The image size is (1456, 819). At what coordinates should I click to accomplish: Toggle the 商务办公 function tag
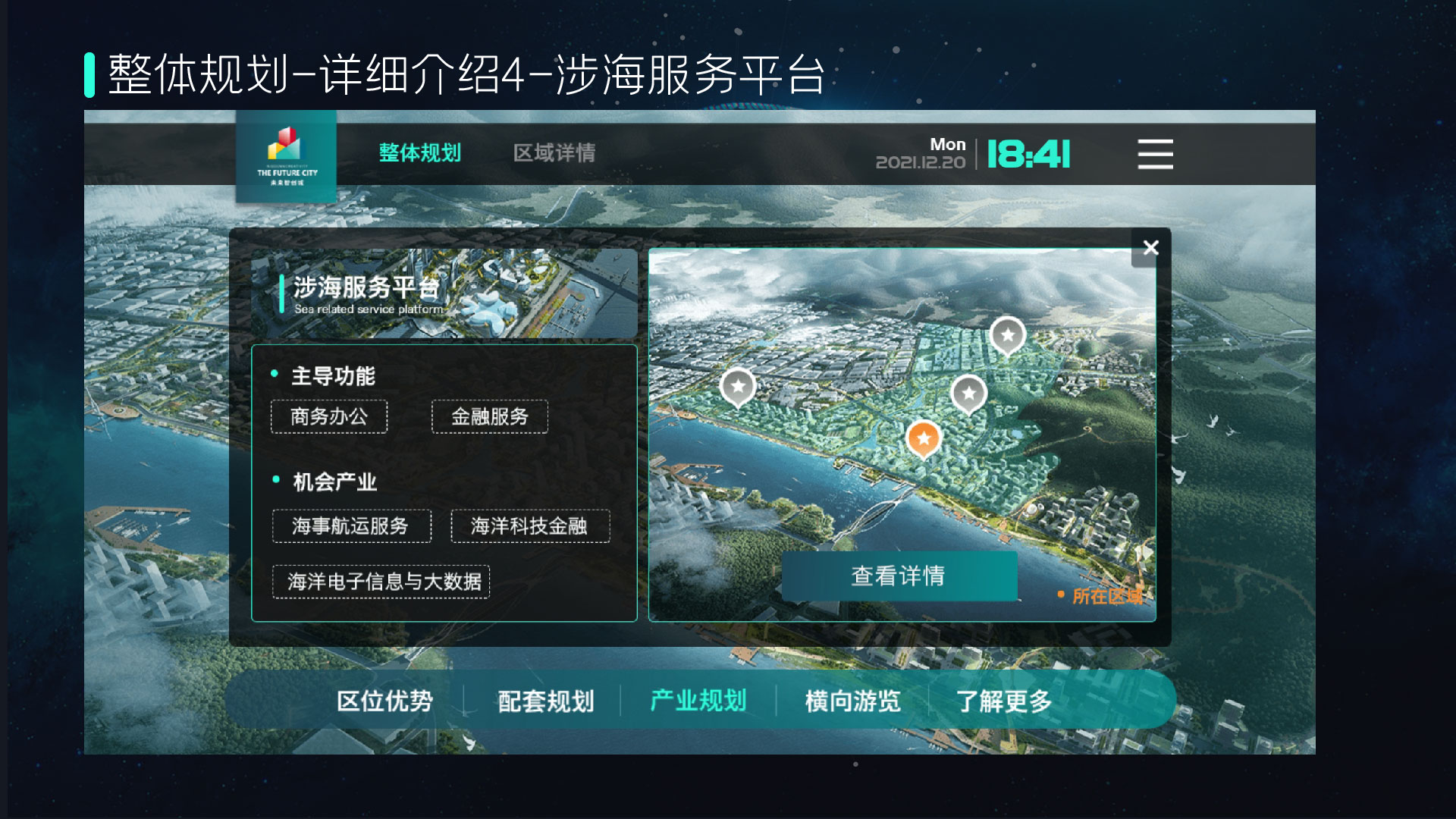(330, 416)
